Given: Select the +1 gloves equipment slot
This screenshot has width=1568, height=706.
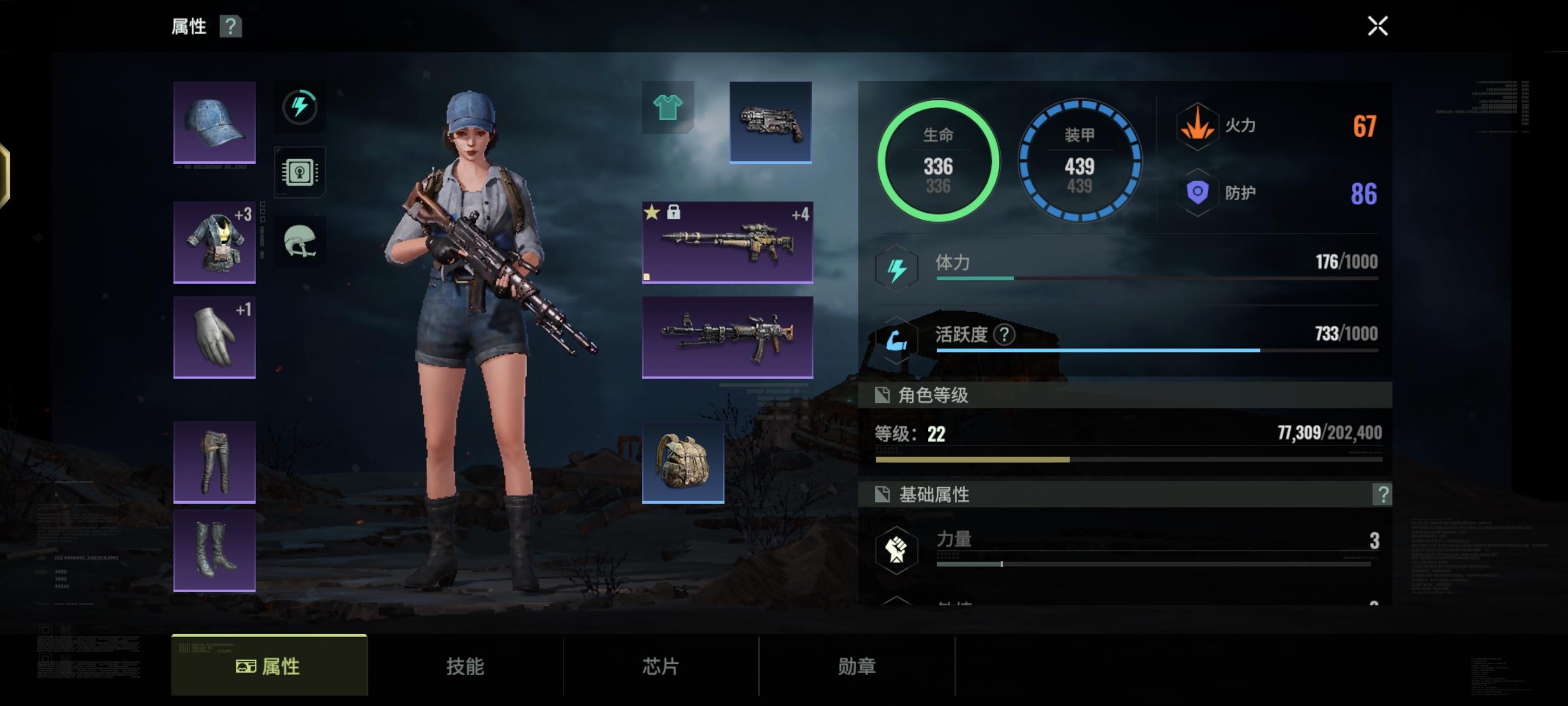Looking at the screenshot, I should click(x=214, y=337).
